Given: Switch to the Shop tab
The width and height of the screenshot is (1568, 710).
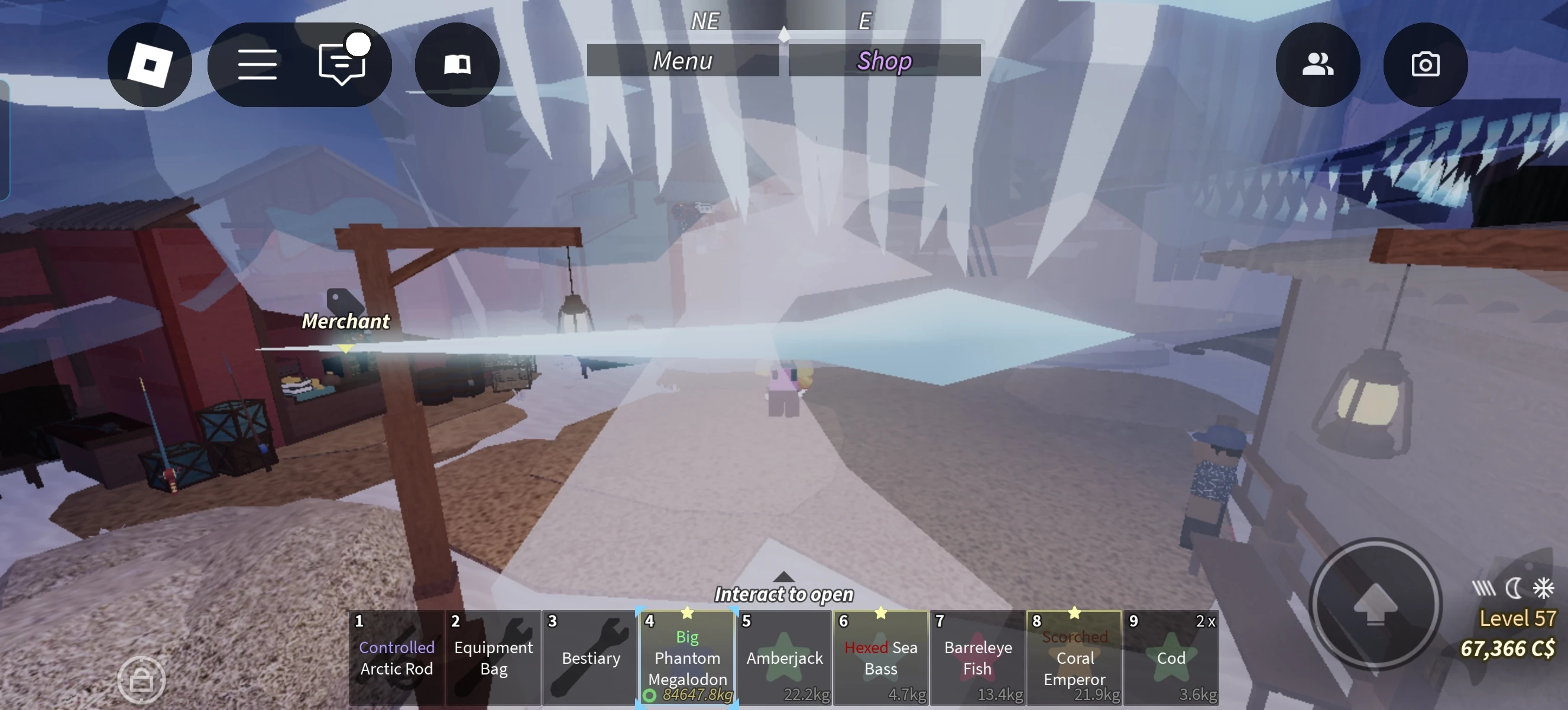Looking at the screenshot, I should [x=884, y=60].
